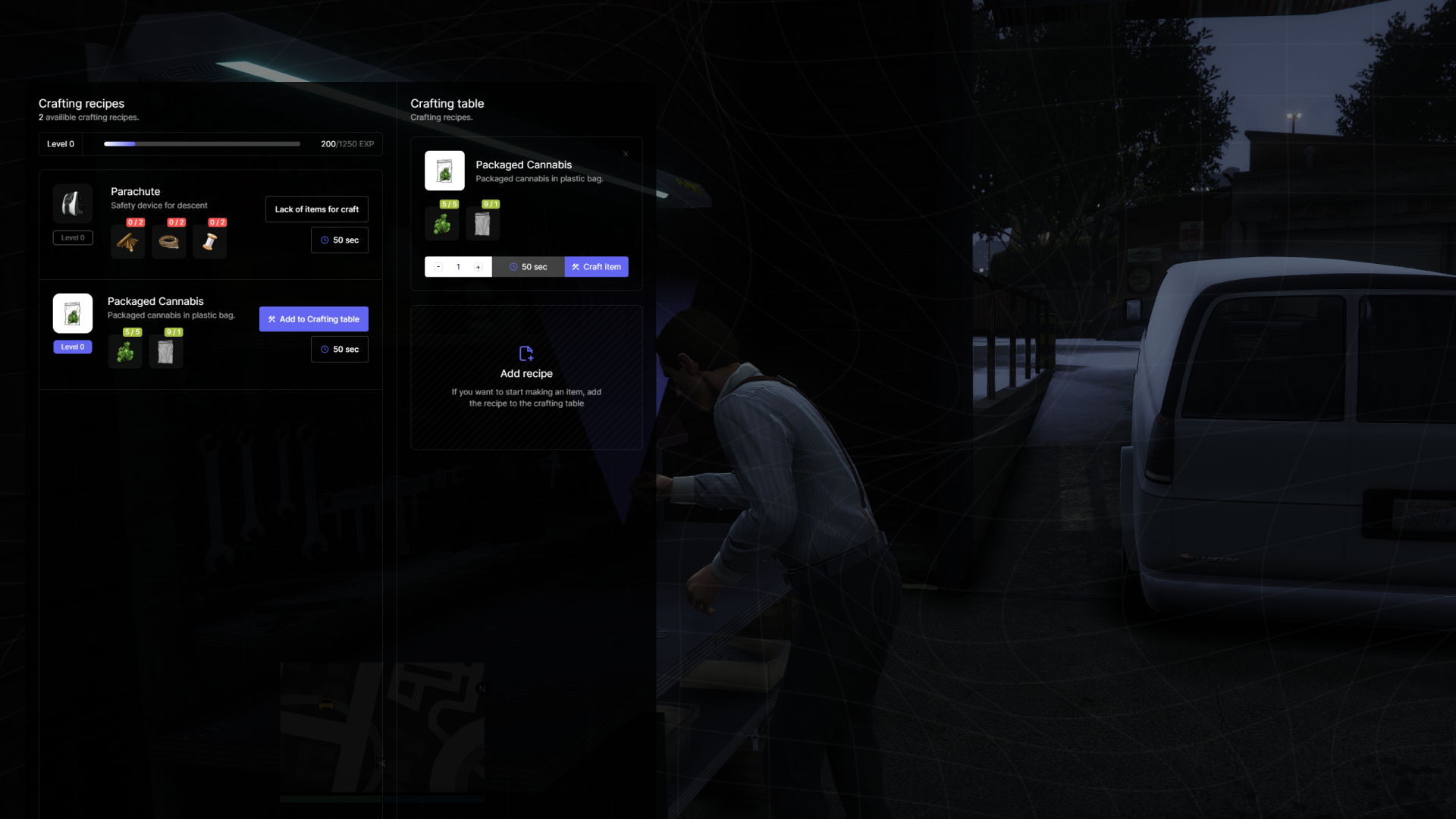
Task: Select the 50 sec timer on Parachute recipe
Action: tap(339, 240)
